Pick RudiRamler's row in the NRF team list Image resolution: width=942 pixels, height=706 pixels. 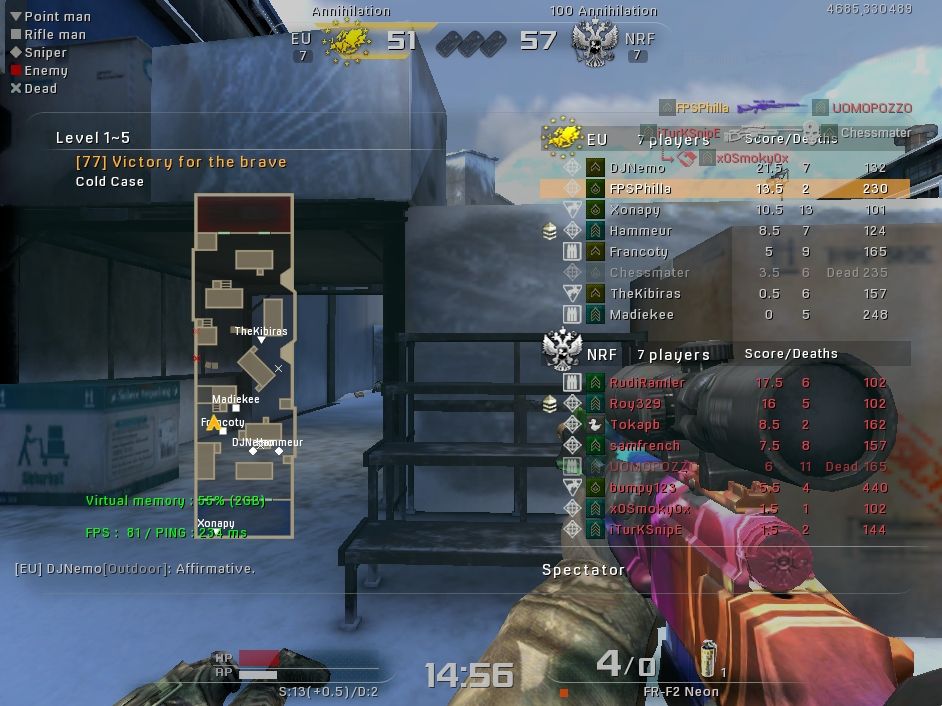[x=725, y=383]
